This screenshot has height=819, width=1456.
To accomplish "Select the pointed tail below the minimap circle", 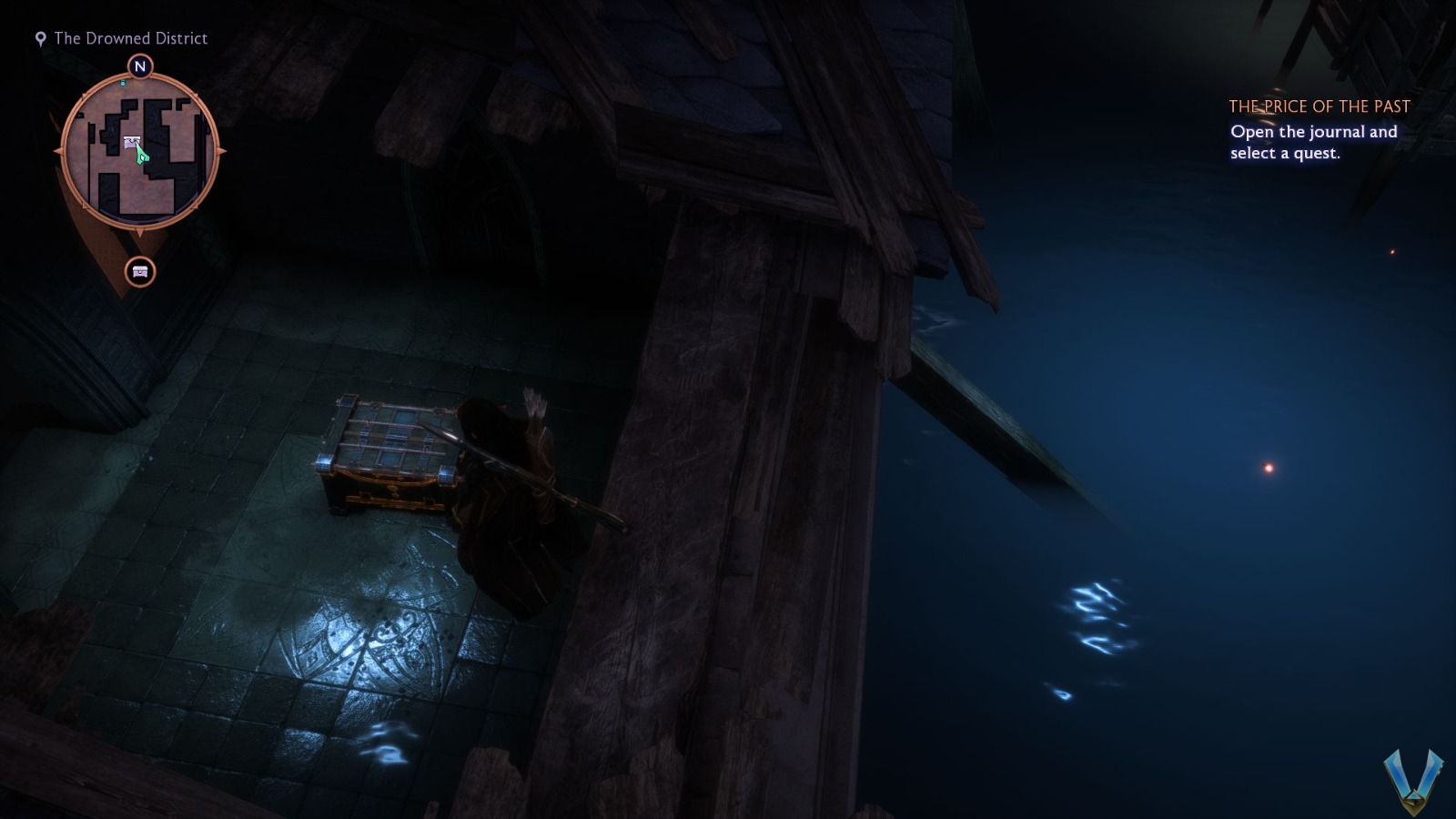I will pyautogui.click(x=139, y=232).
